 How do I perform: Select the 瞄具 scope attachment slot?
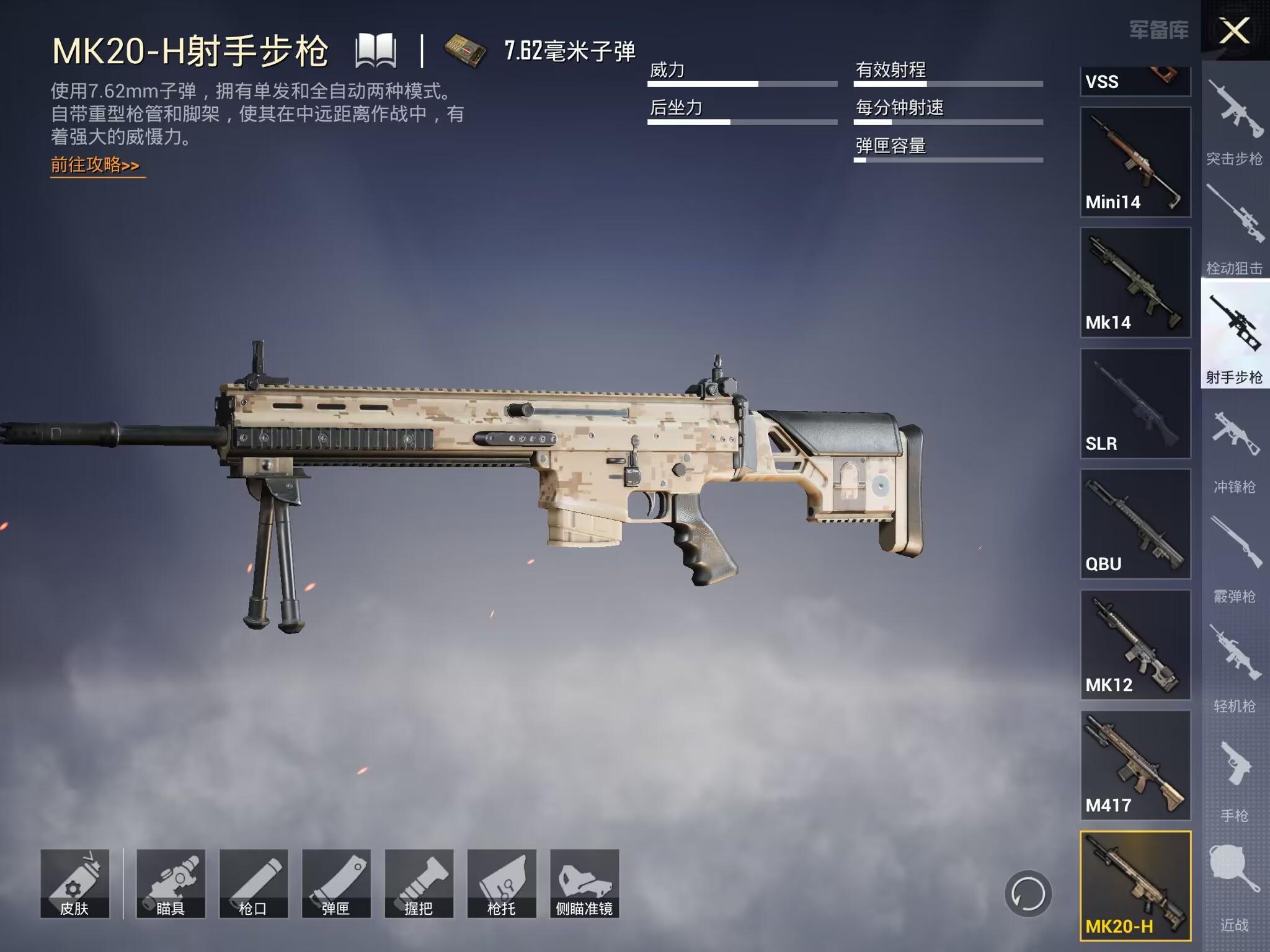(171, 883)
